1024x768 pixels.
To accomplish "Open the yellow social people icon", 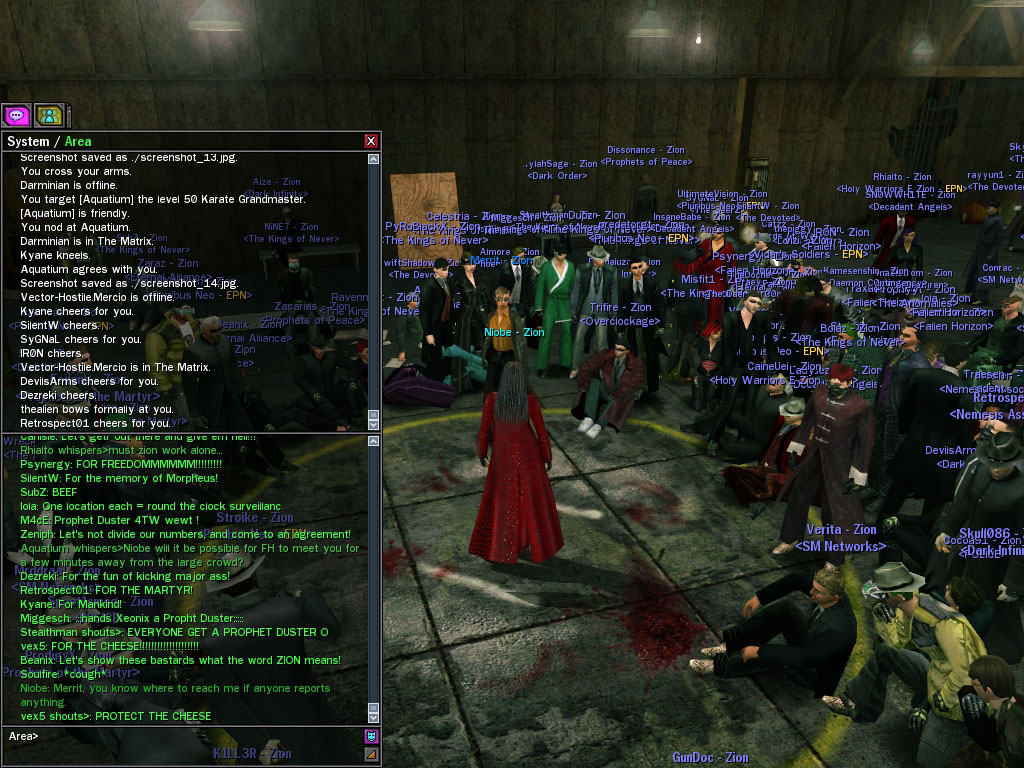I will pos(49,115).
